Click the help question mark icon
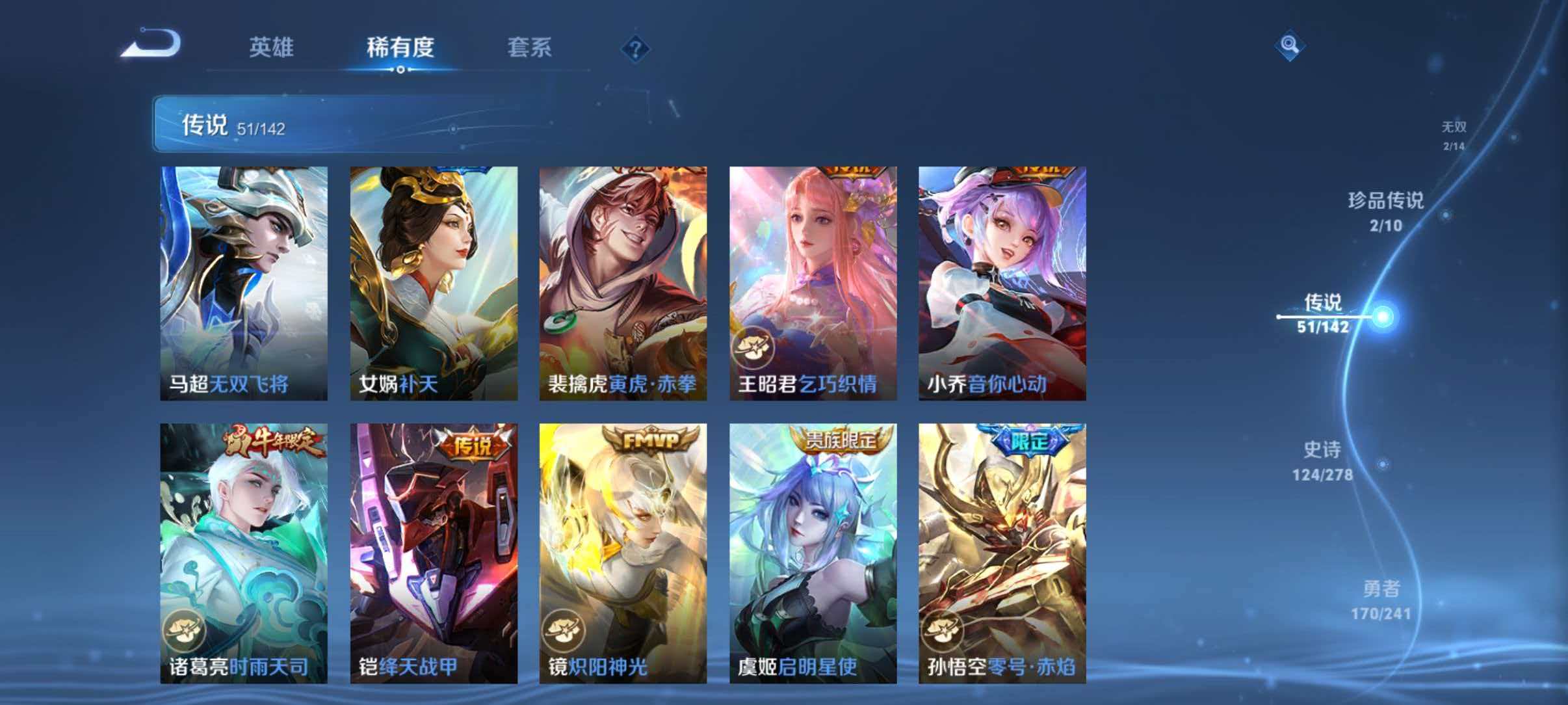The image size is (1568, 705). tap(635, 47)
